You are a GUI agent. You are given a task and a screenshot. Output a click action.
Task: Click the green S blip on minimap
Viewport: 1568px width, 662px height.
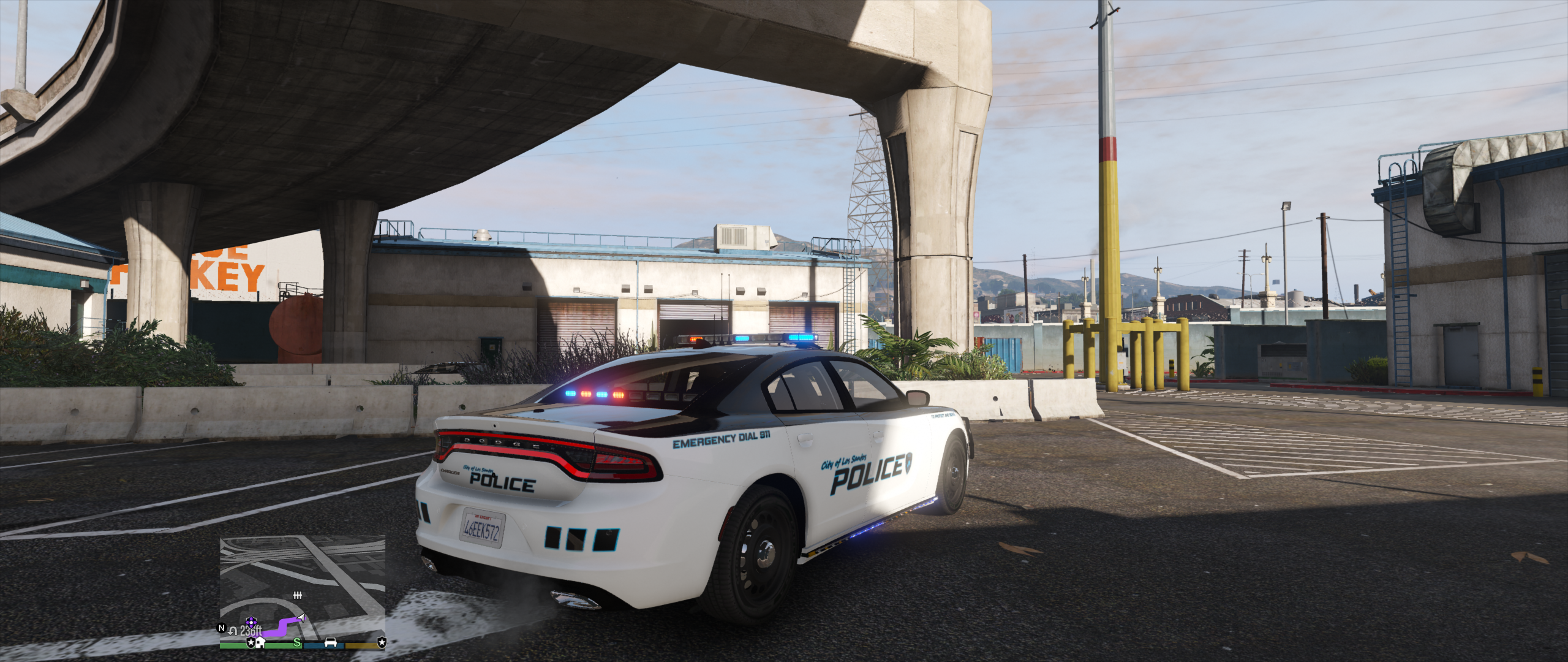[297, 642]
